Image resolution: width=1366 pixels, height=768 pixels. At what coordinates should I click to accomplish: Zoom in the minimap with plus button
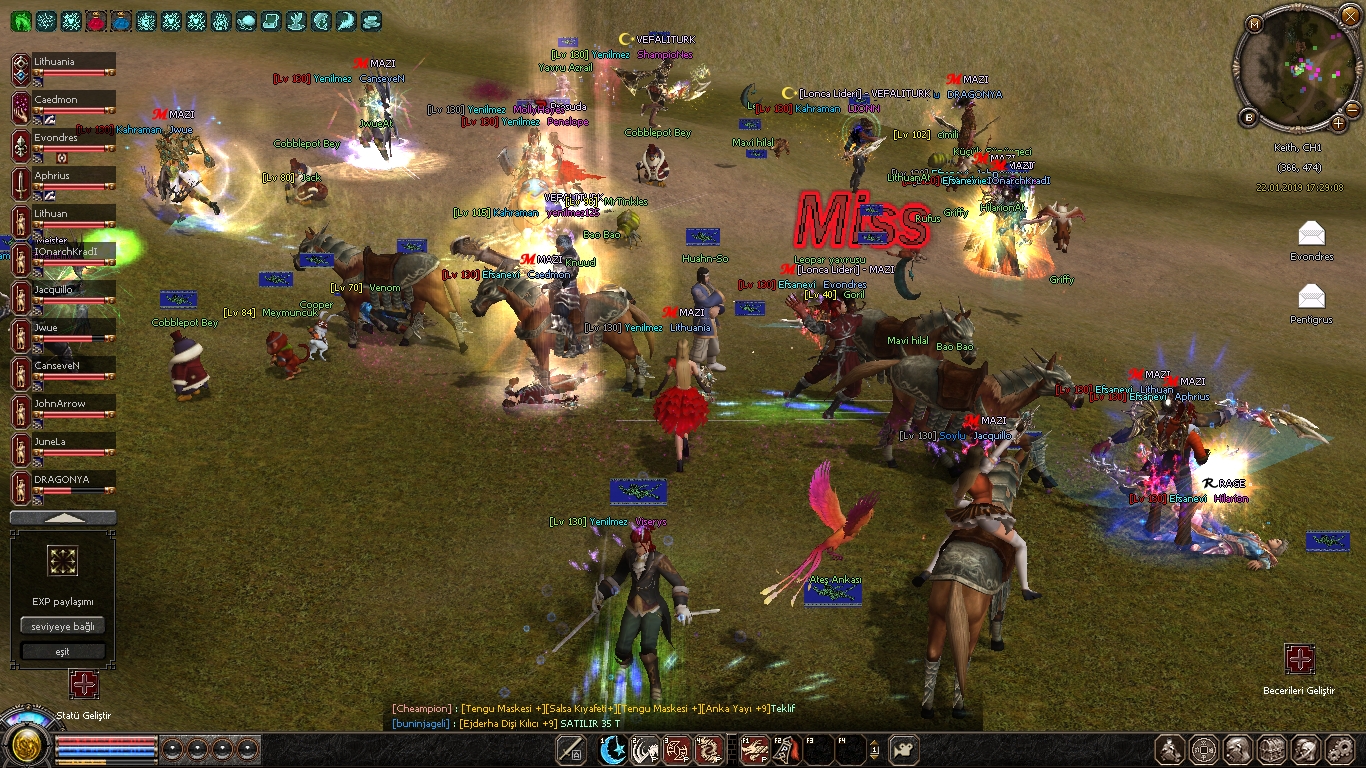pos(1338,124)
